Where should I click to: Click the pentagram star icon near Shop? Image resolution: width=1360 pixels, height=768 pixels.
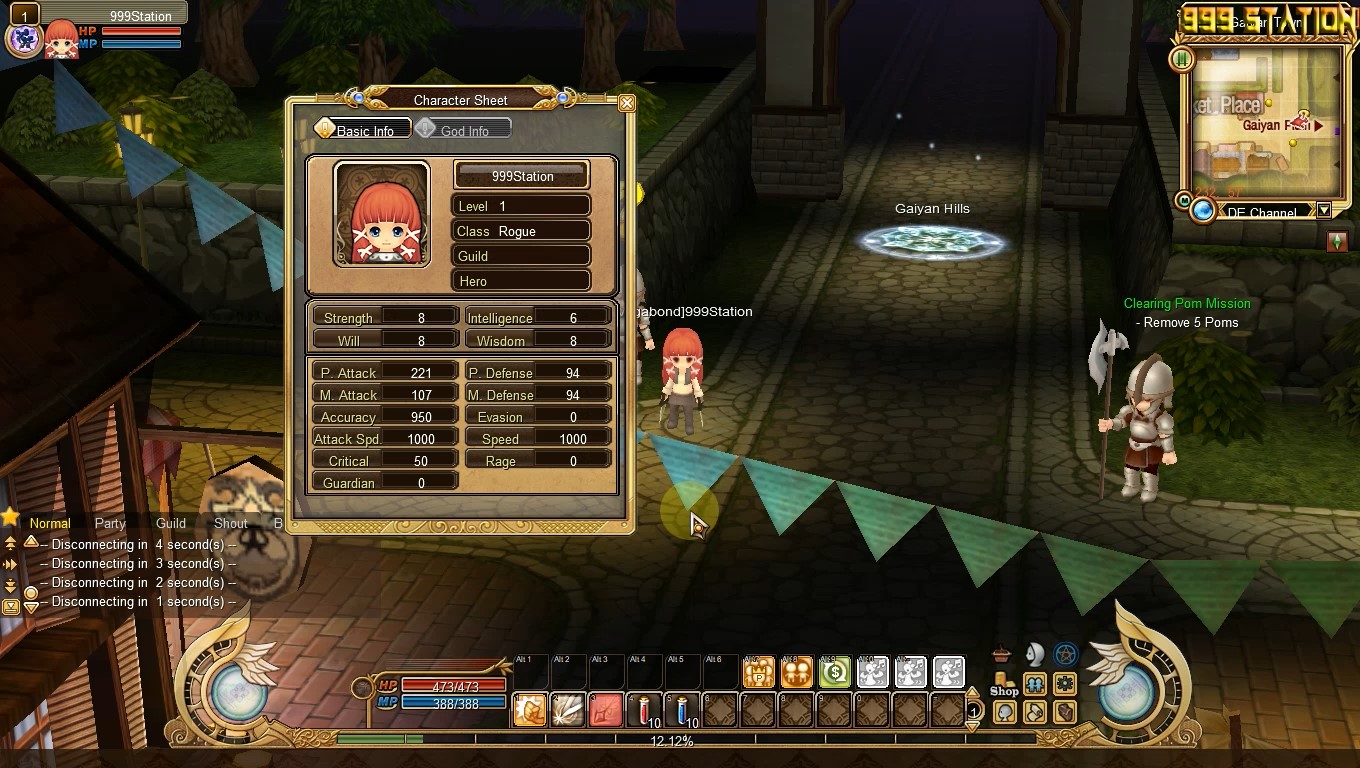(1066, 655)
